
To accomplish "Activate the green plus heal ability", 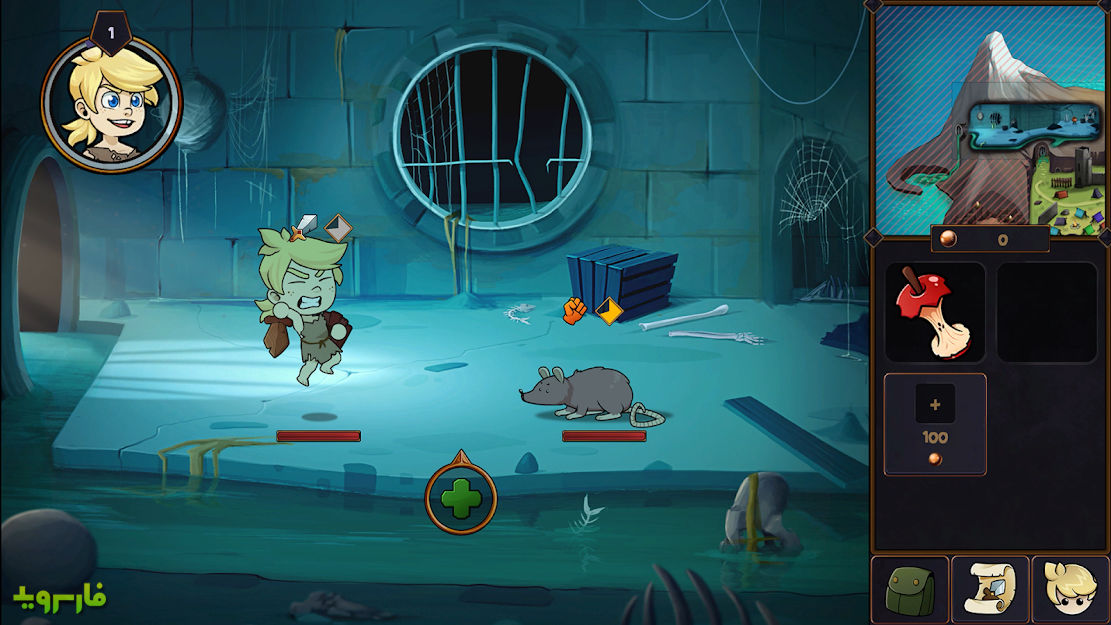I will (461, 499).
